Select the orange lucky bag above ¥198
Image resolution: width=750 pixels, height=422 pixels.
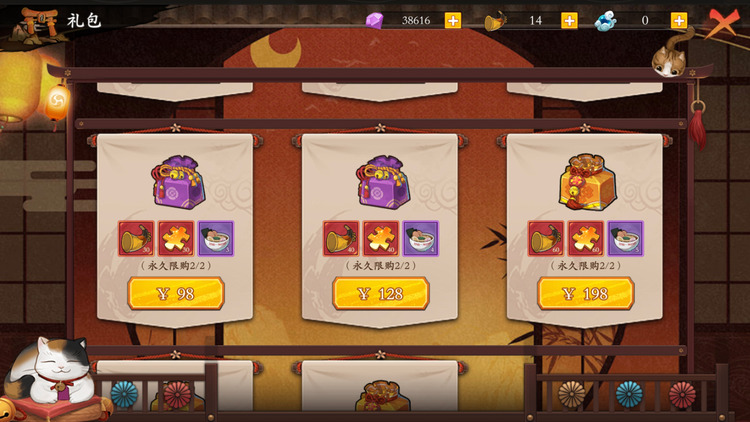586,181
